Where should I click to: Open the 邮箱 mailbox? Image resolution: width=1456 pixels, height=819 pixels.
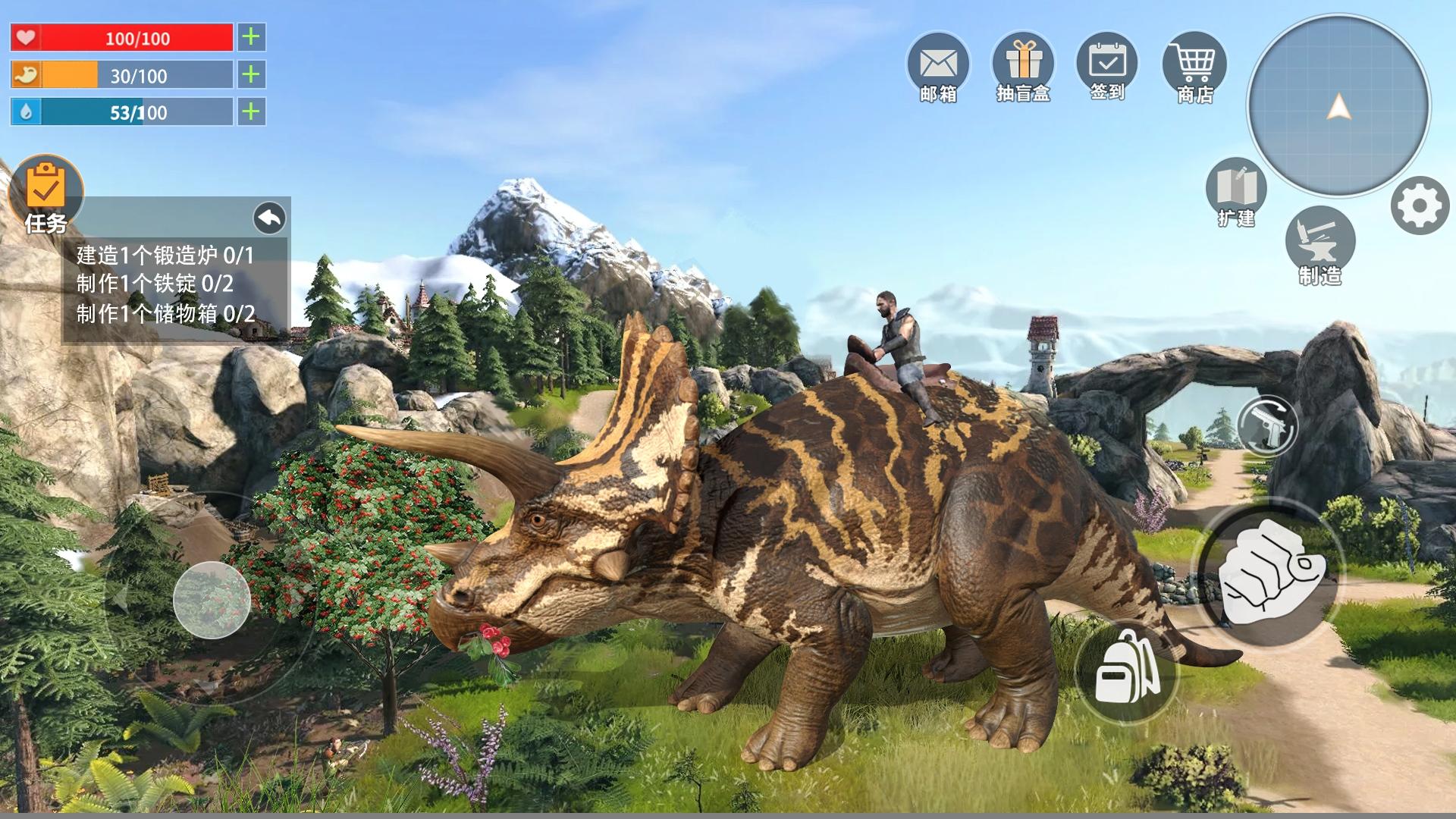[938, 67]
